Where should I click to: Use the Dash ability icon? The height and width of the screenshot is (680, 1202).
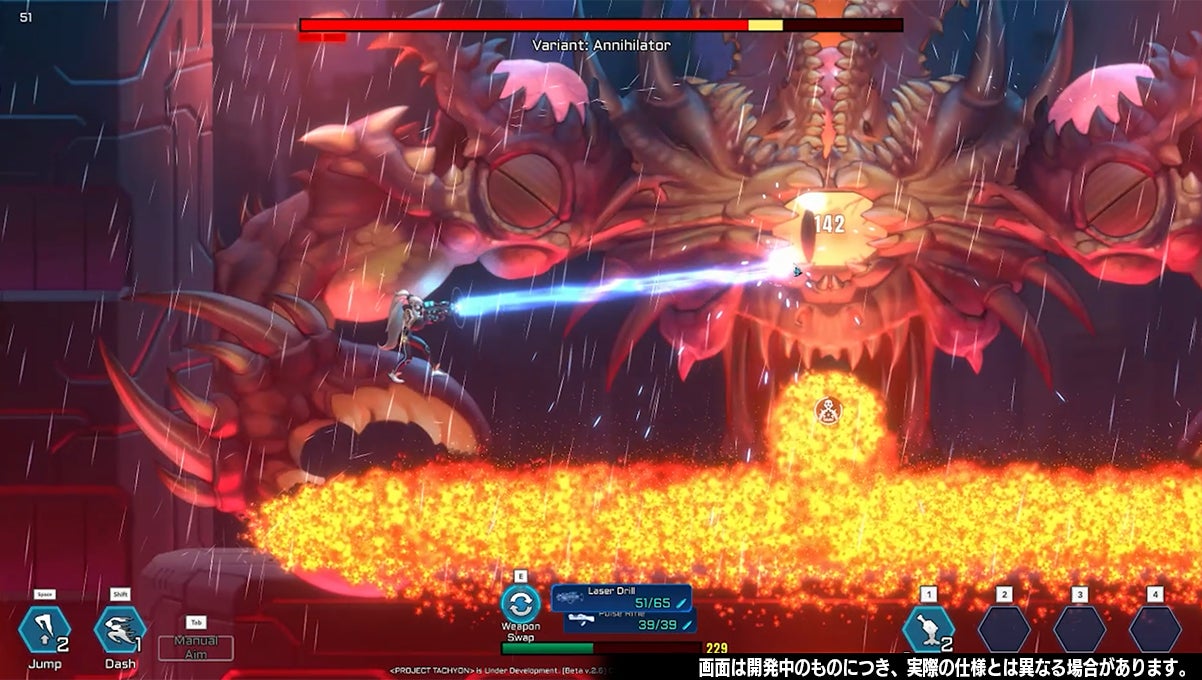(119, 630)
